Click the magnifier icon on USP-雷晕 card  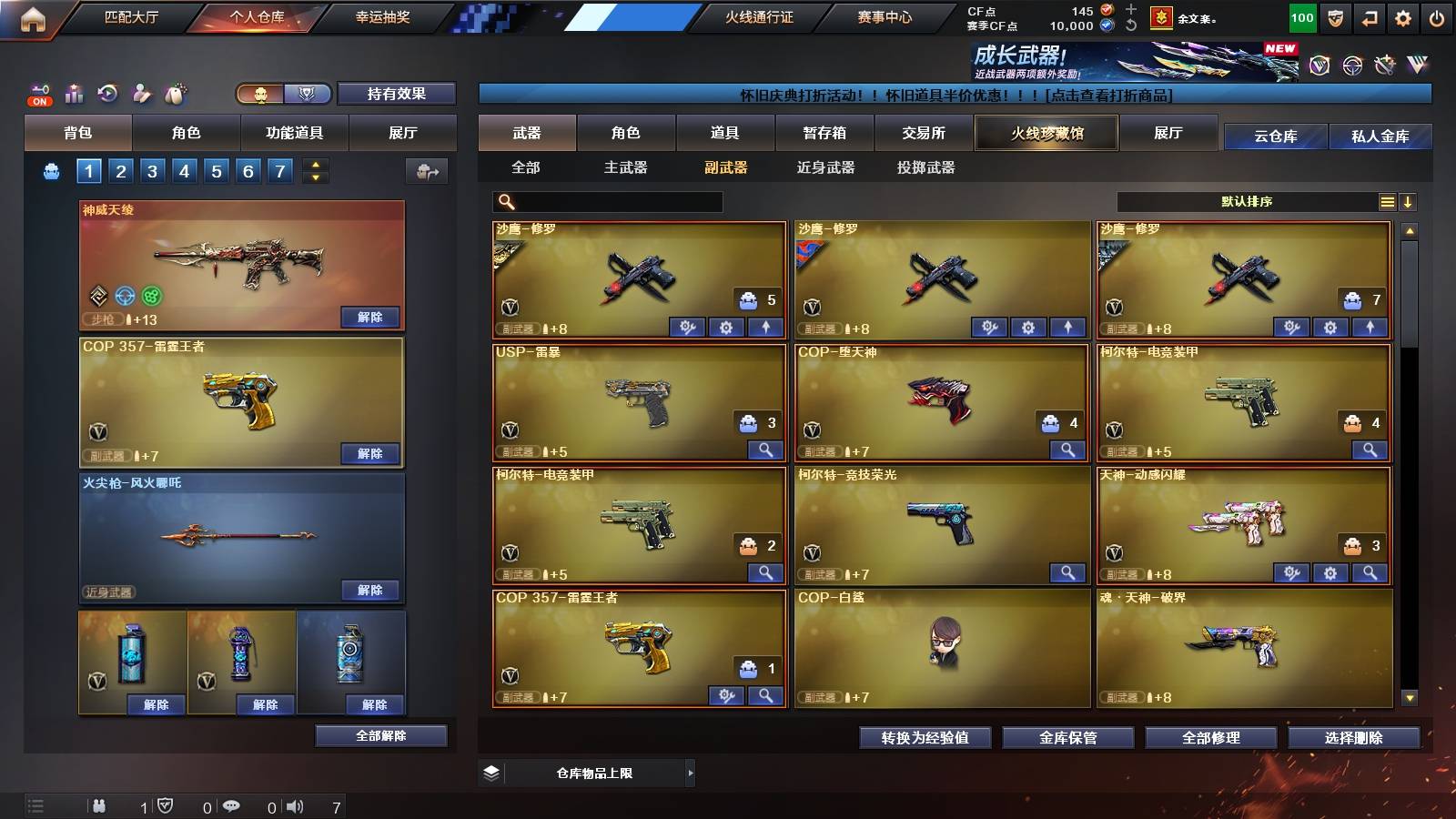[x=767, y=450]
